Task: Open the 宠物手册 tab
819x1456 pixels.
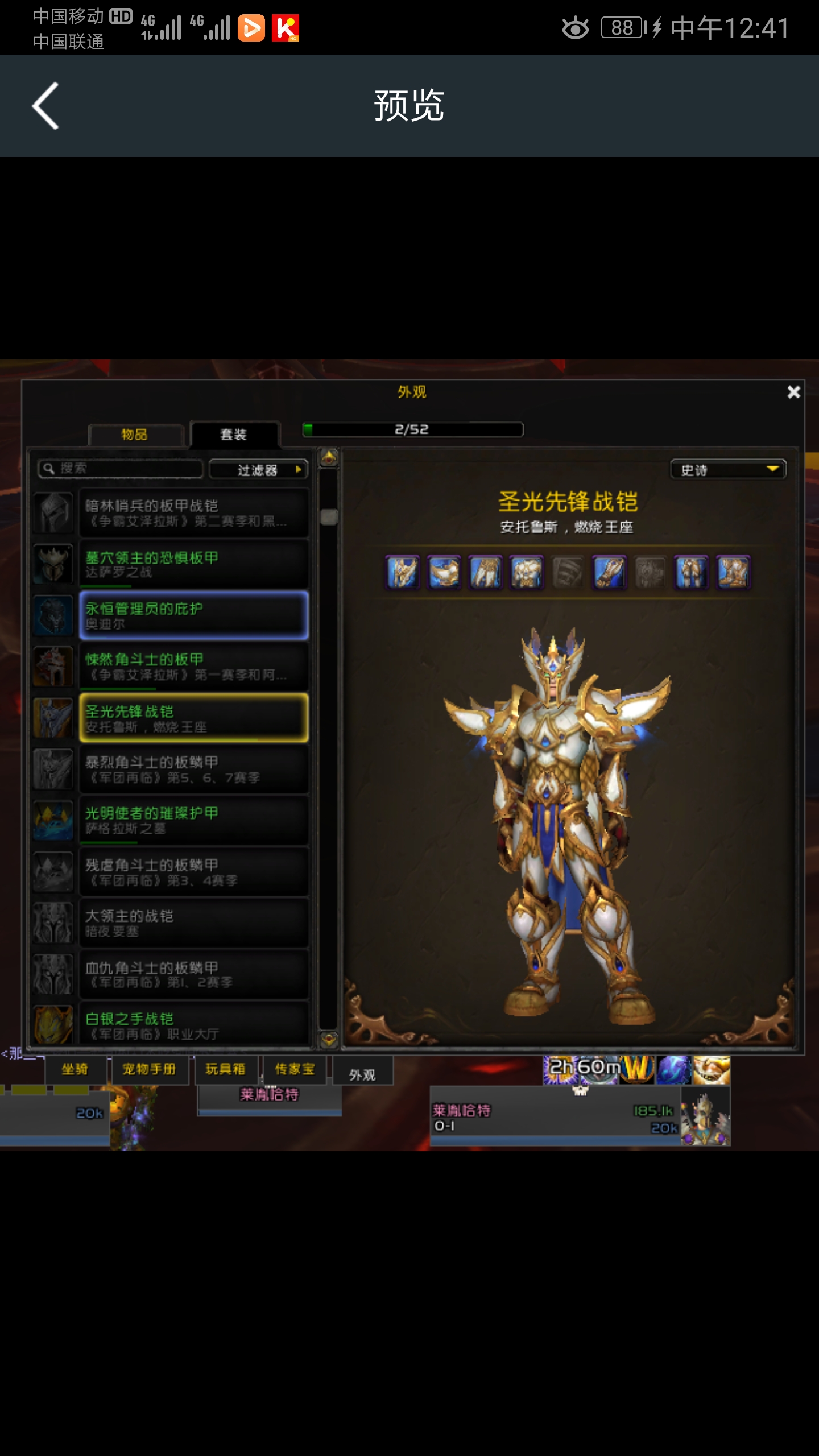Action: pyautogui.click(x=150, y=1070)
